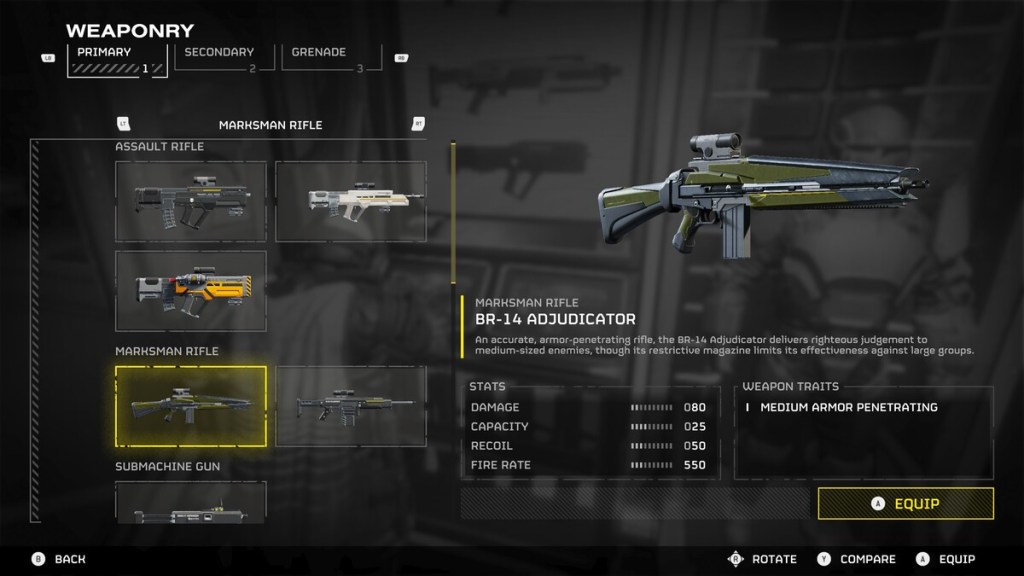1024x576 pixels.
Task: Open the weapon Compare option
Action: (858, 559)
